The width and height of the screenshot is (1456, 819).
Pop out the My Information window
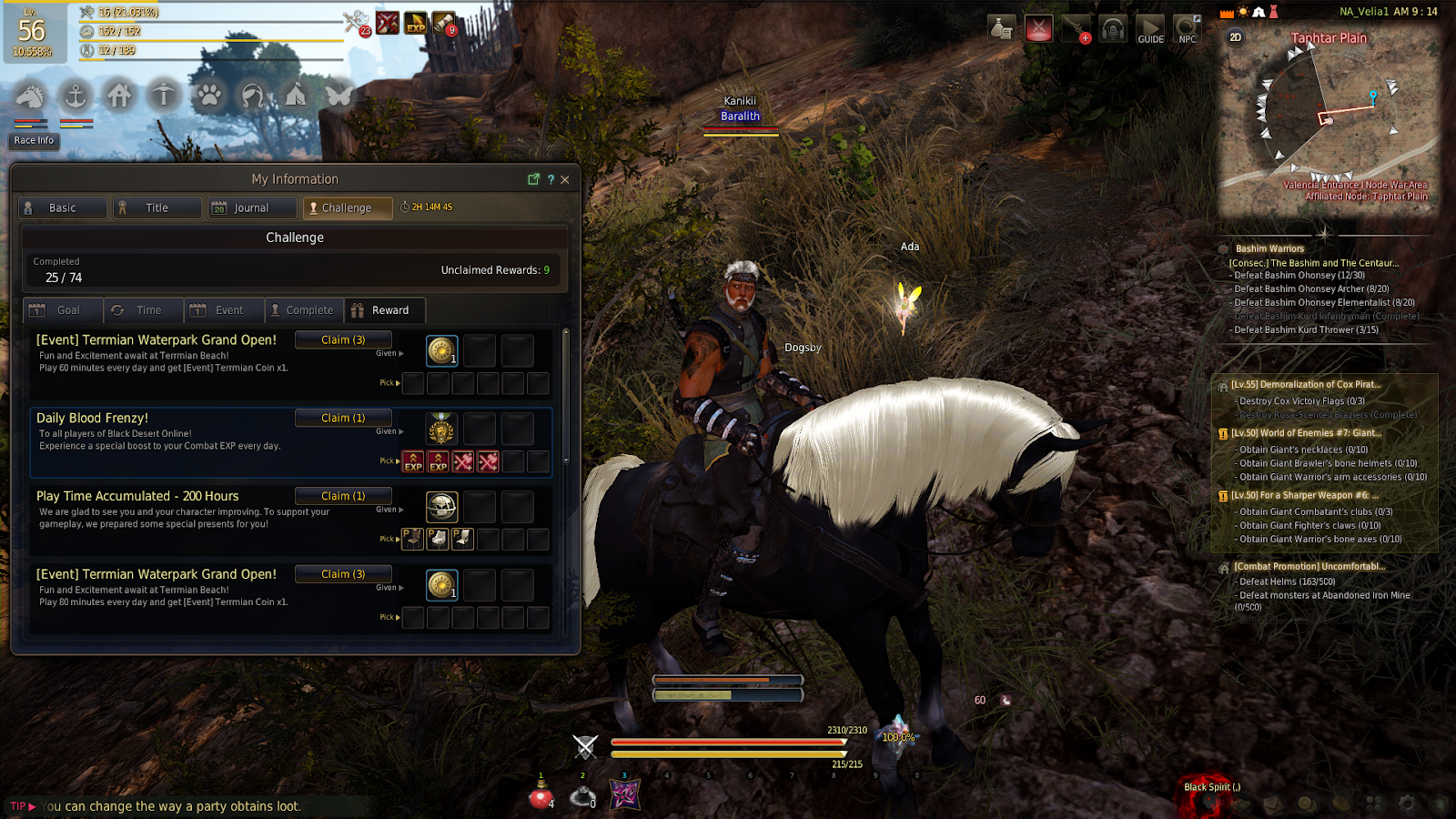[x=534, y=179]
